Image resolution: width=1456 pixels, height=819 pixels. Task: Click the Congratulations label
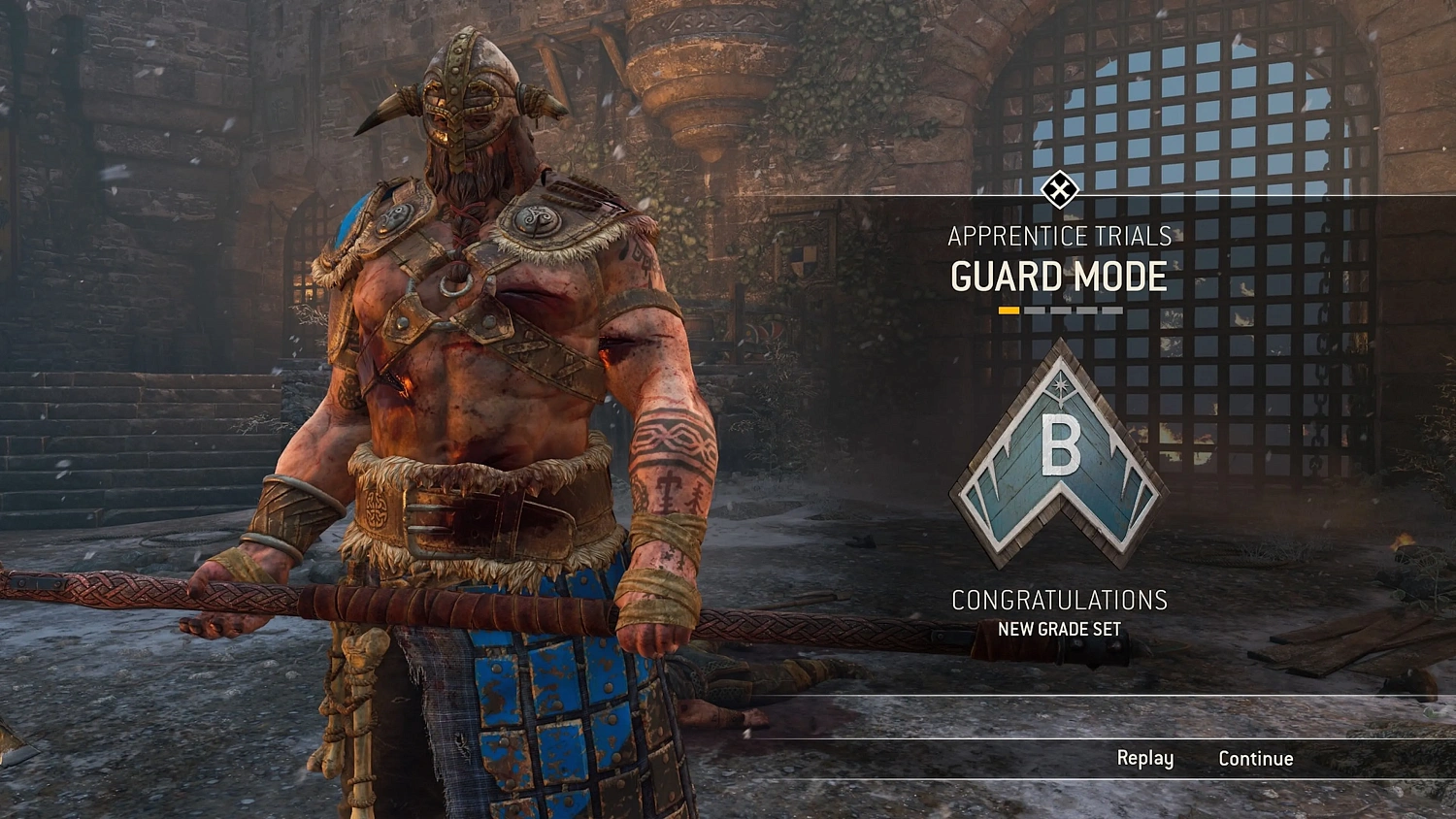click(1060, 600)
